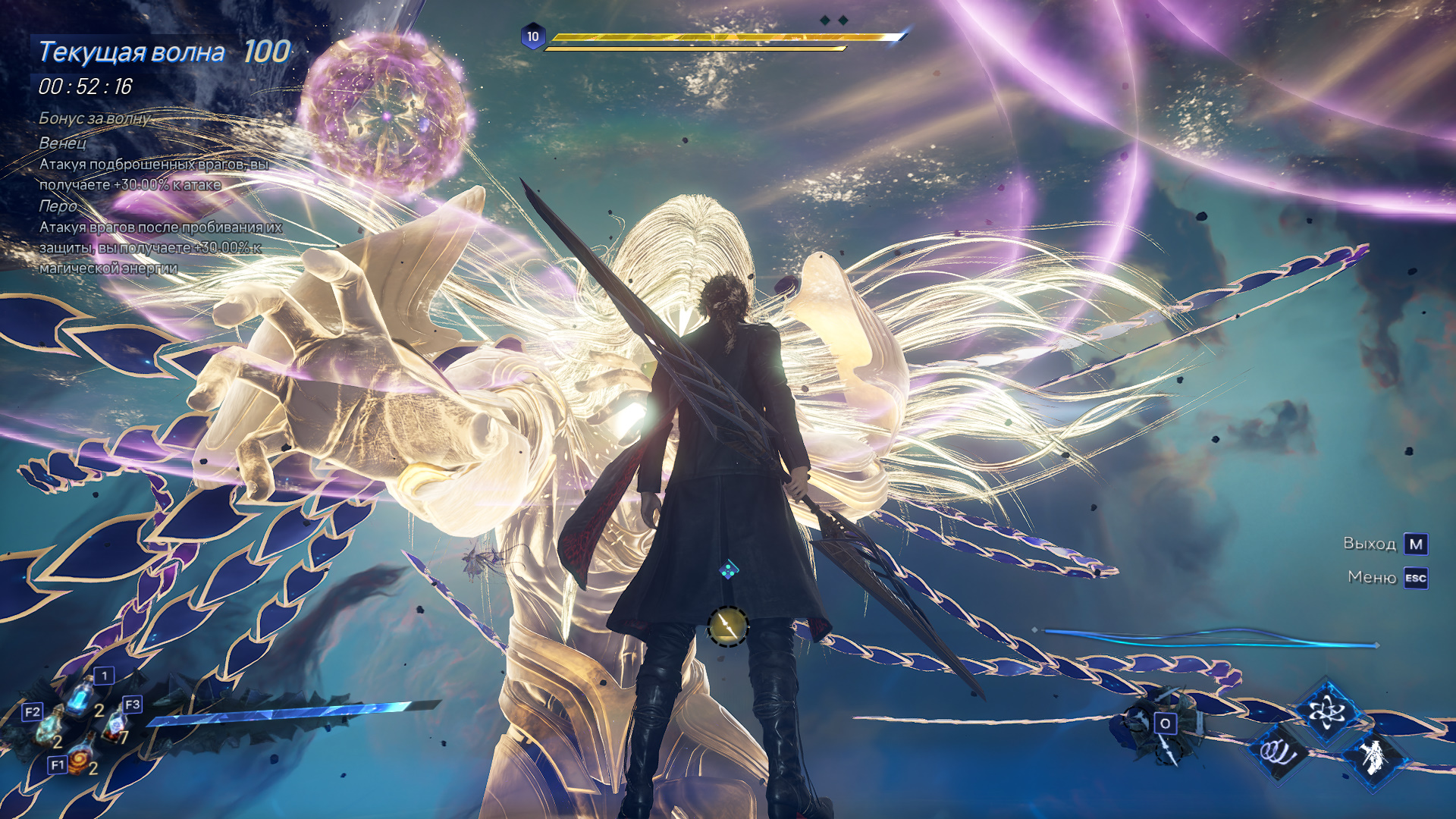Use the F3 frost bottle item
The height and width of the screenshot is (819, 1456).
pos(114,724)
